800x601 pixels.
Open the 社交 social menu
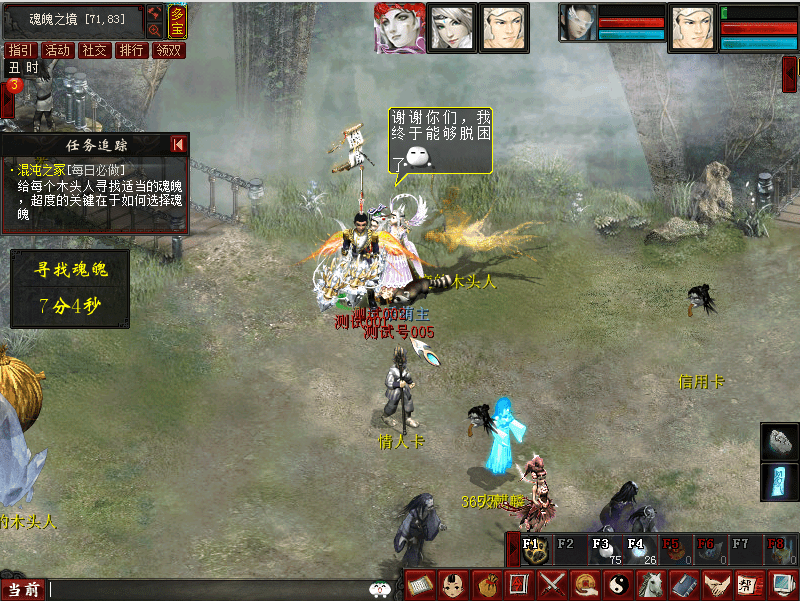pos(94,50)
